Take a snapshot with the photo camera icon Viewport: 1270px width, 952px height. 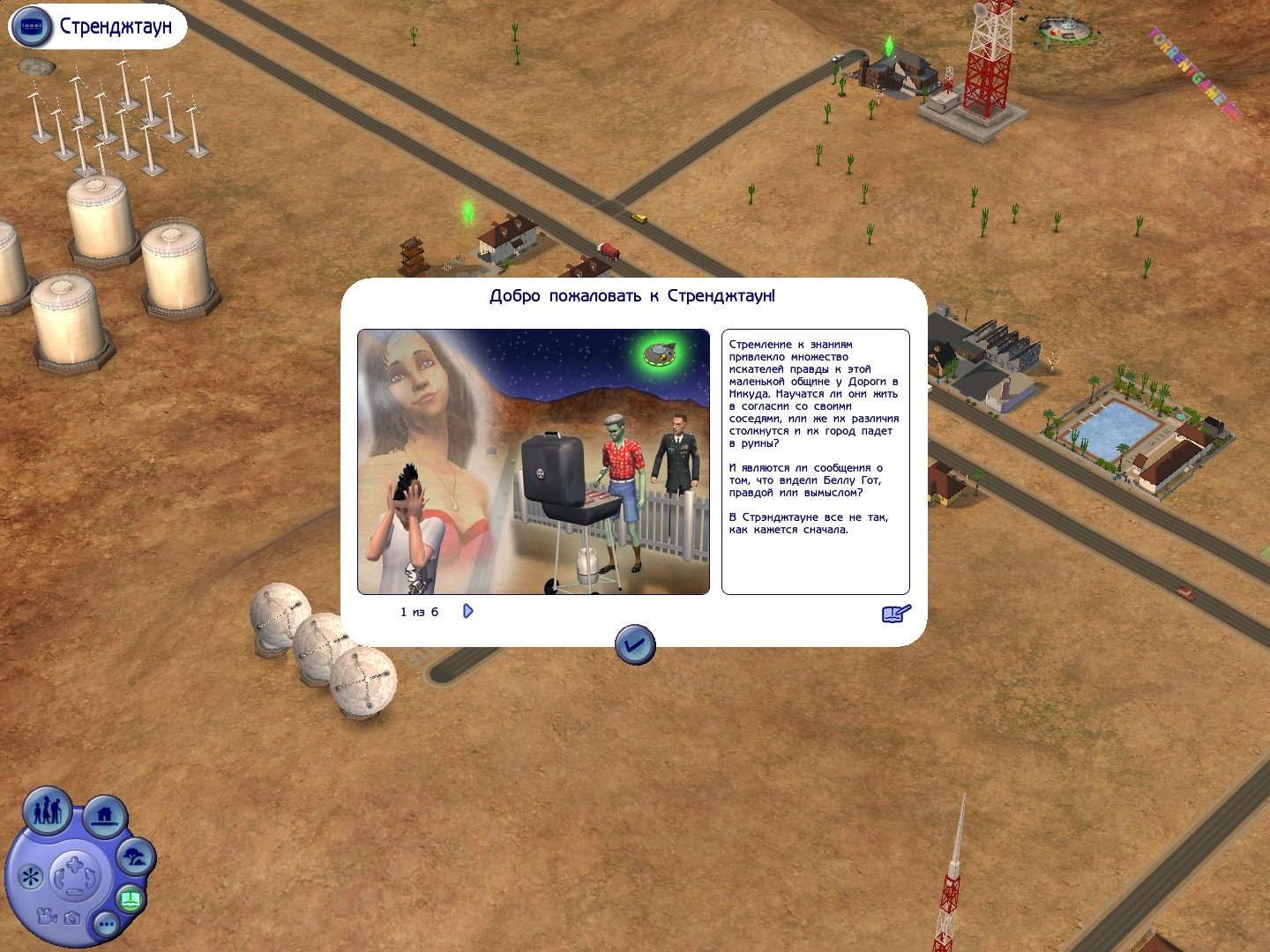tap(72, 919)
